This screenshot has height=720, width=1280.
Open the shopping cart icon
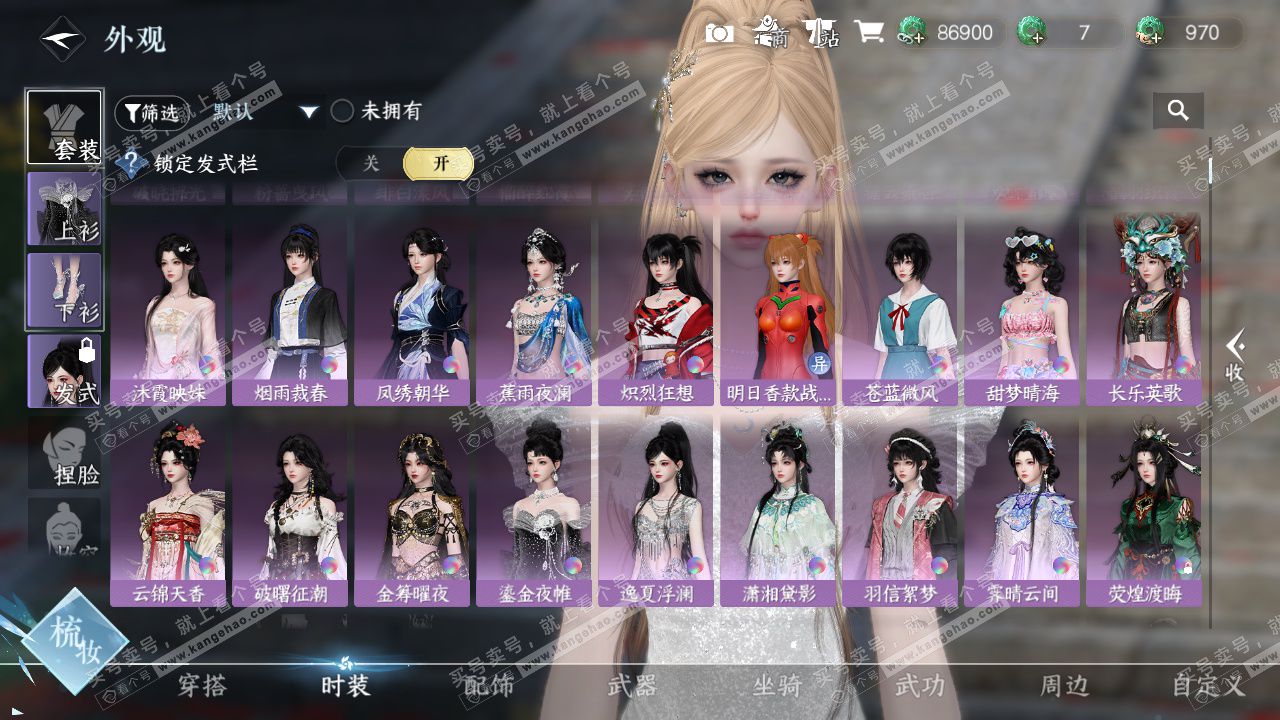click(868, 33)
